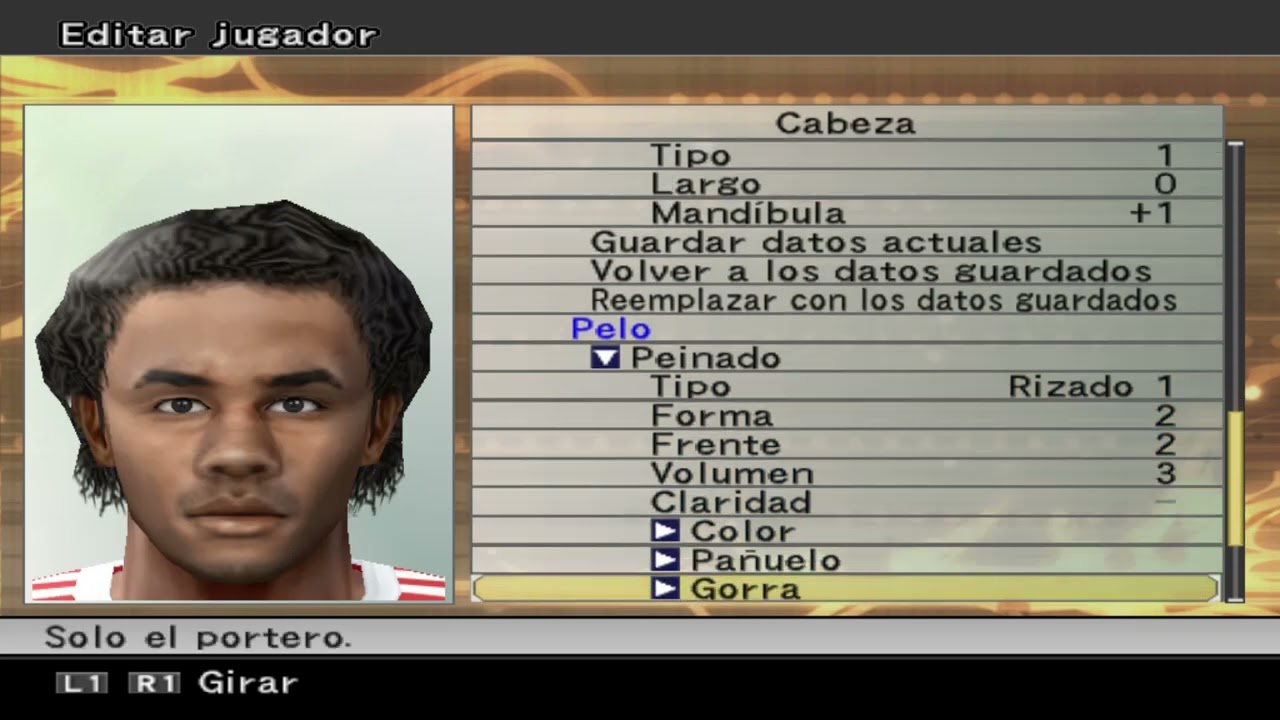
Task: Expand the Pañuelo subsection
Action: point(764,560)
